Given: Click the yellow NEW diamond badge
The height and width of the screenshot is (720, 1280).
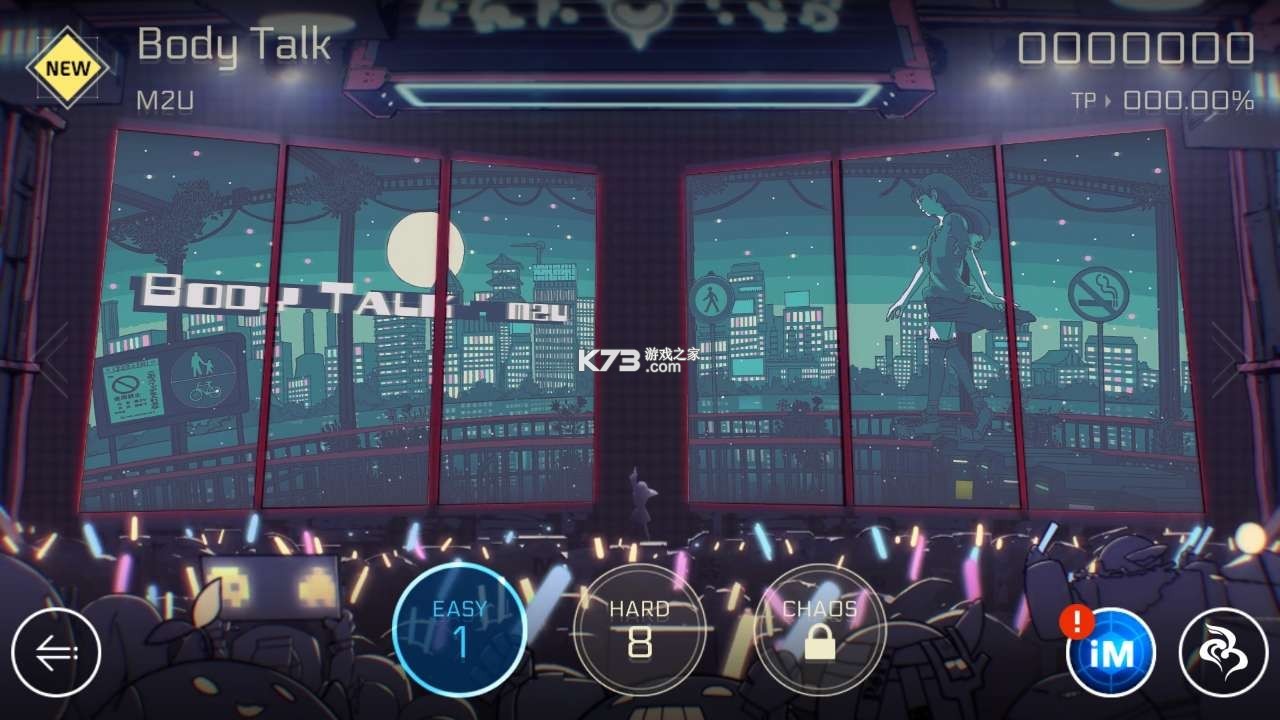Looking at the screenshot, I should (x=66, y=66).
